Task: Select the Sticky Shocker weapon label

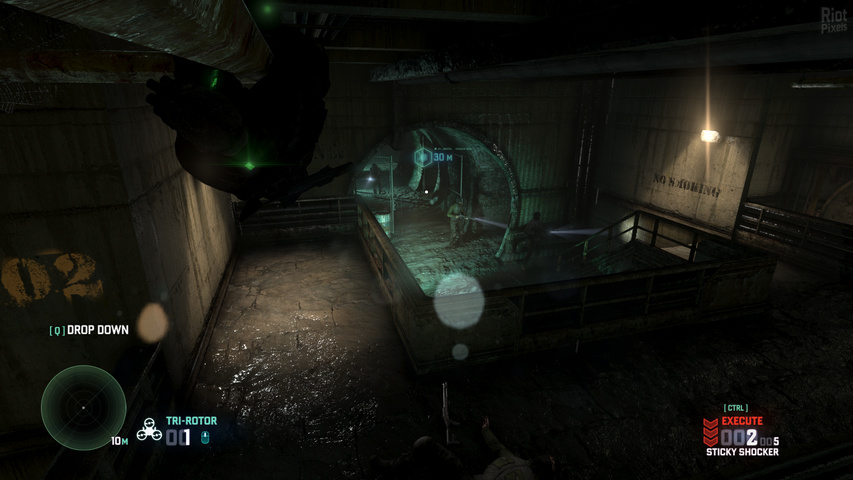Action: [742, 452]
